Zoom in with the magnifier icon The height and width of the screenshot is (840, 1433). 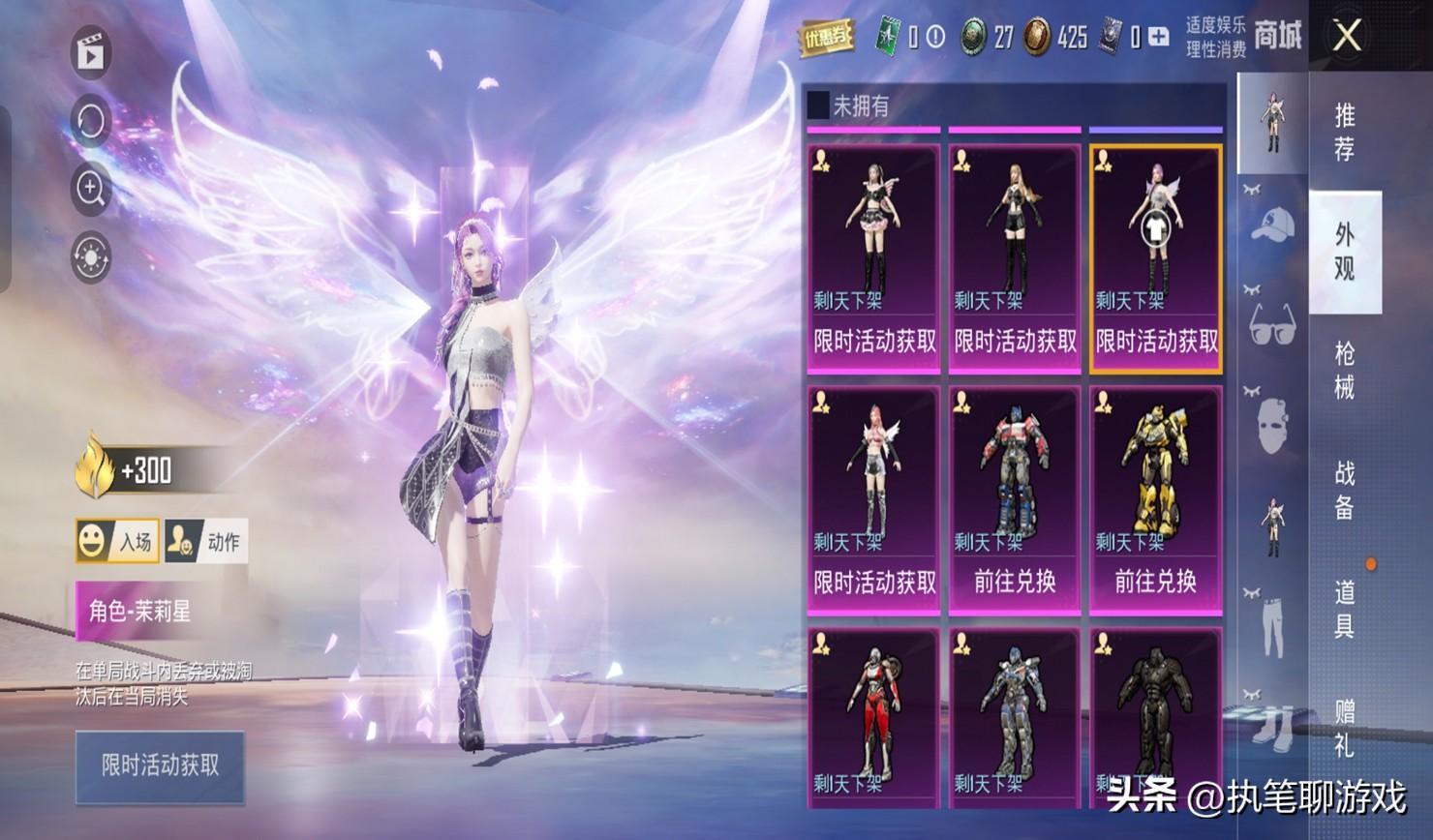tap(91, 189)
